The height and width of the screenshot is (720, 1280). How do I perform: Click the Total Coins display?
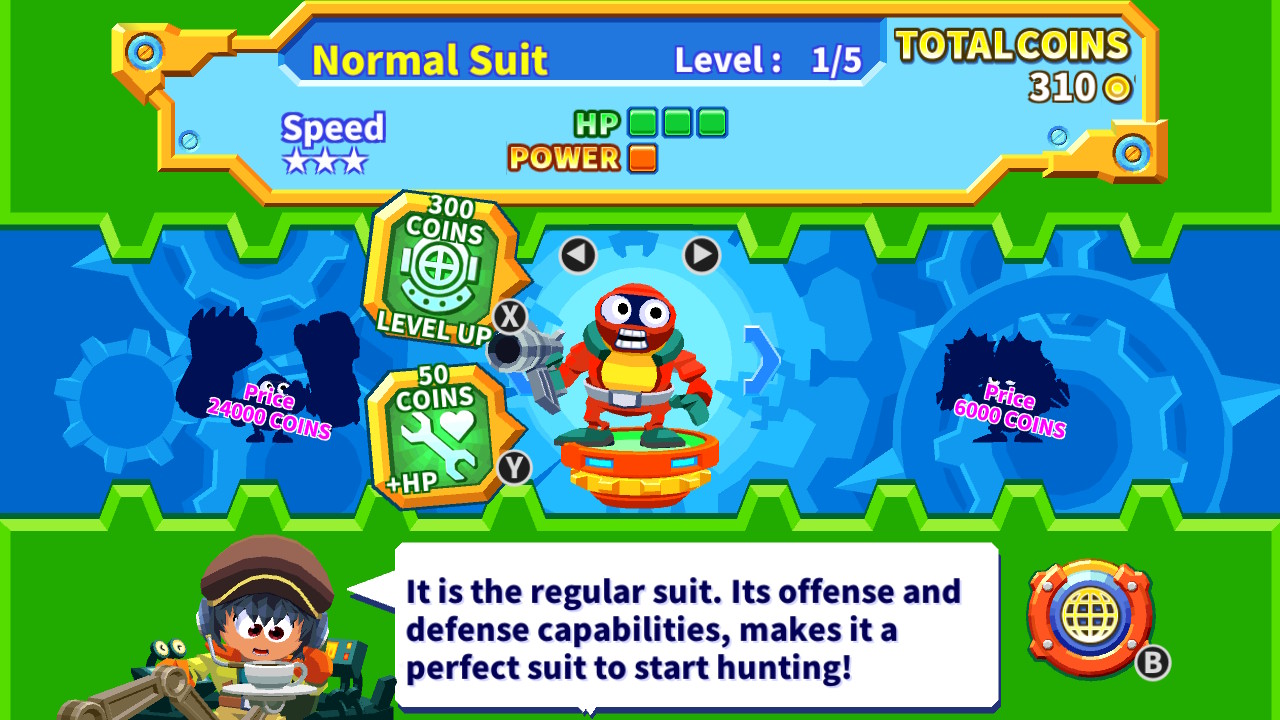1013,47
